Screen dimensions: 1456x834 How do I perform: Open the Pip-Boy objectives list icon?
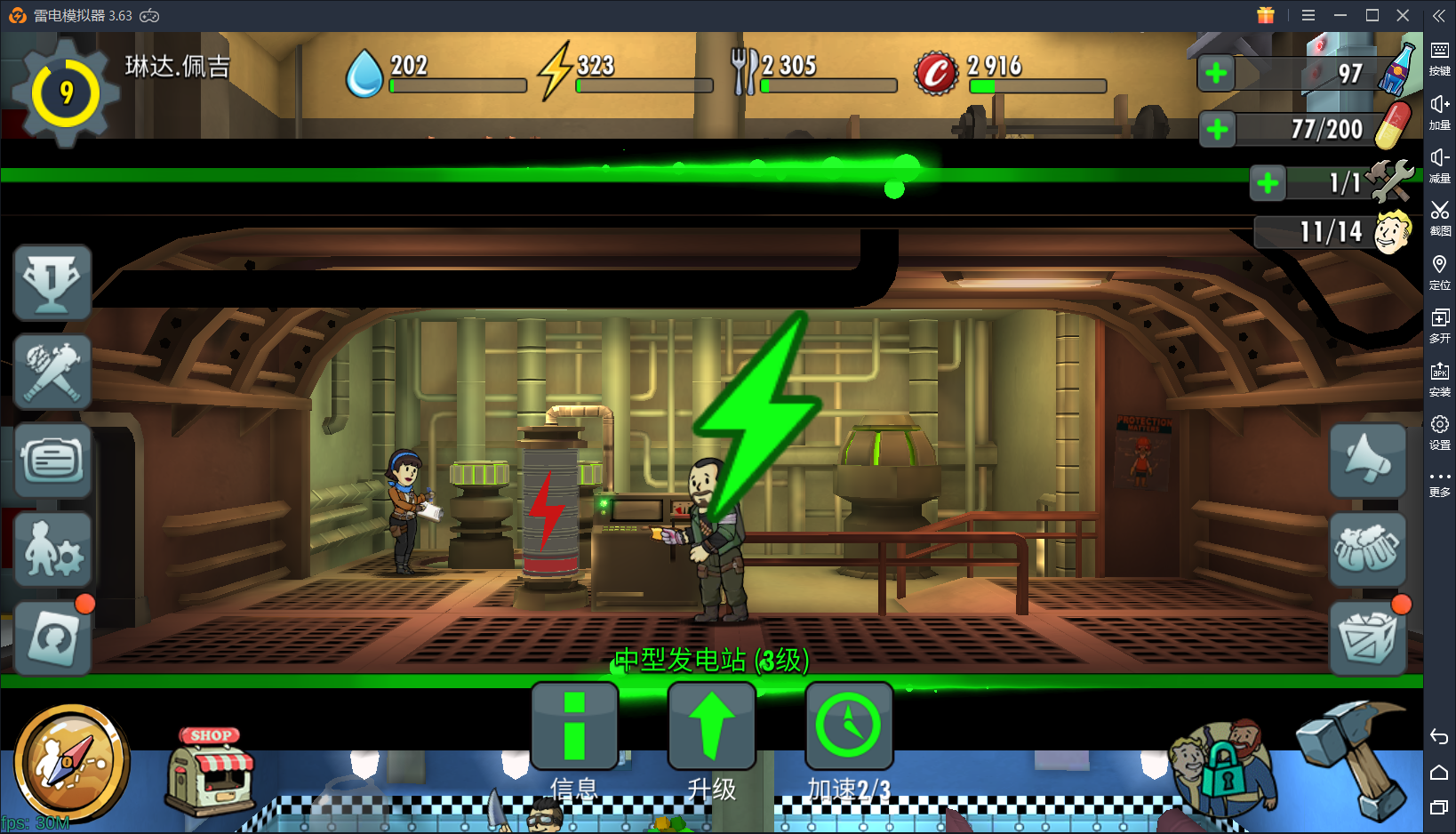tap(52, 461)
